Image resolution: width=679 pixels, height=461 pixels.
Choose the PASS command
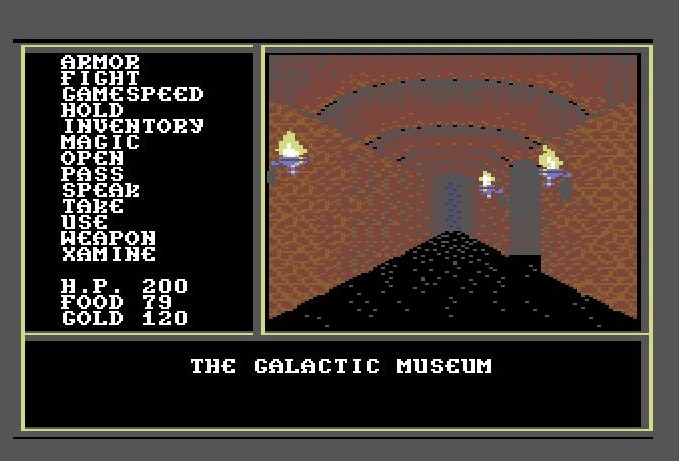(92, 174)
